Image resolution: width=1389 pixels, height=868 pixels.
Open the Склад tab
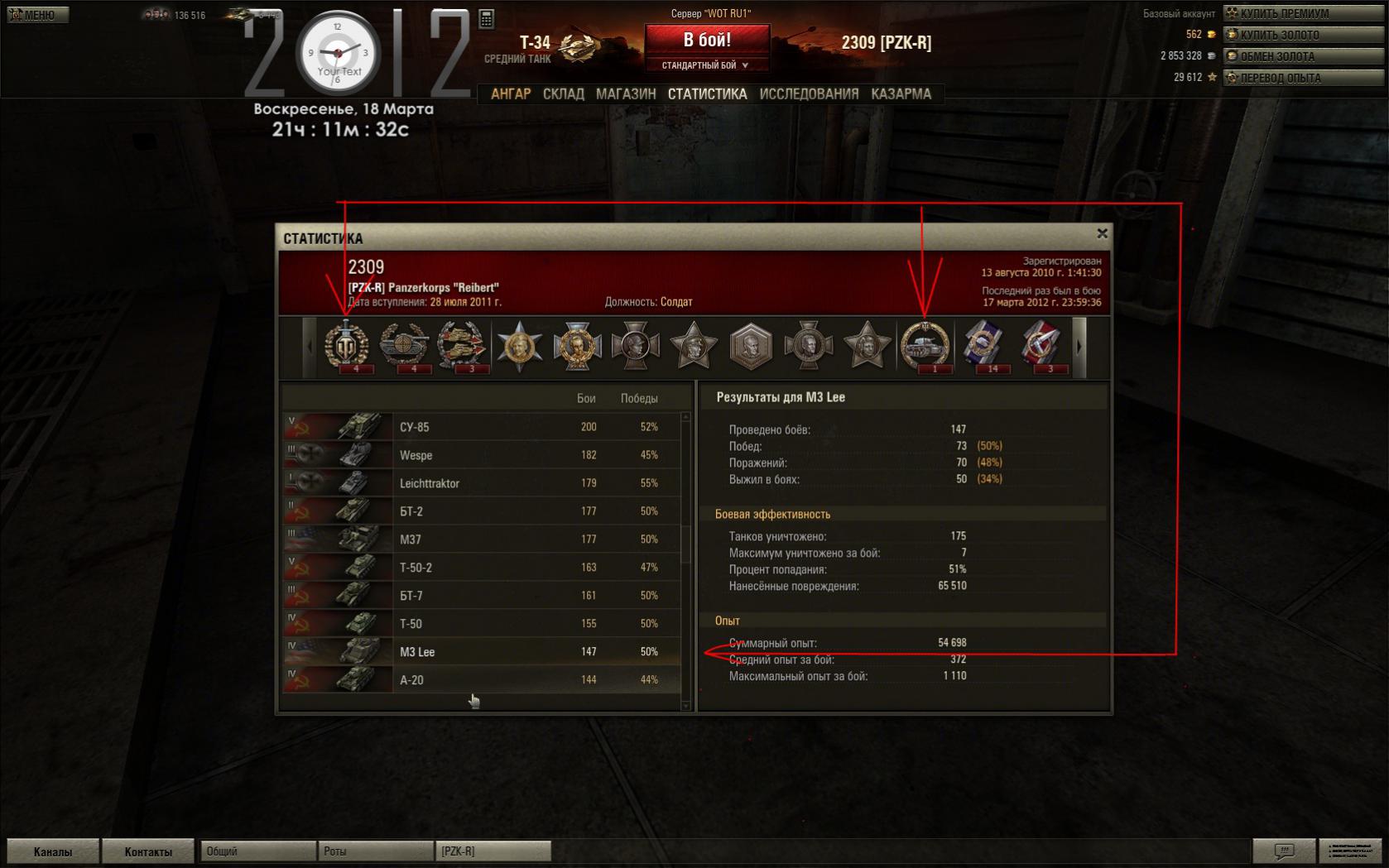coord(564,94)
